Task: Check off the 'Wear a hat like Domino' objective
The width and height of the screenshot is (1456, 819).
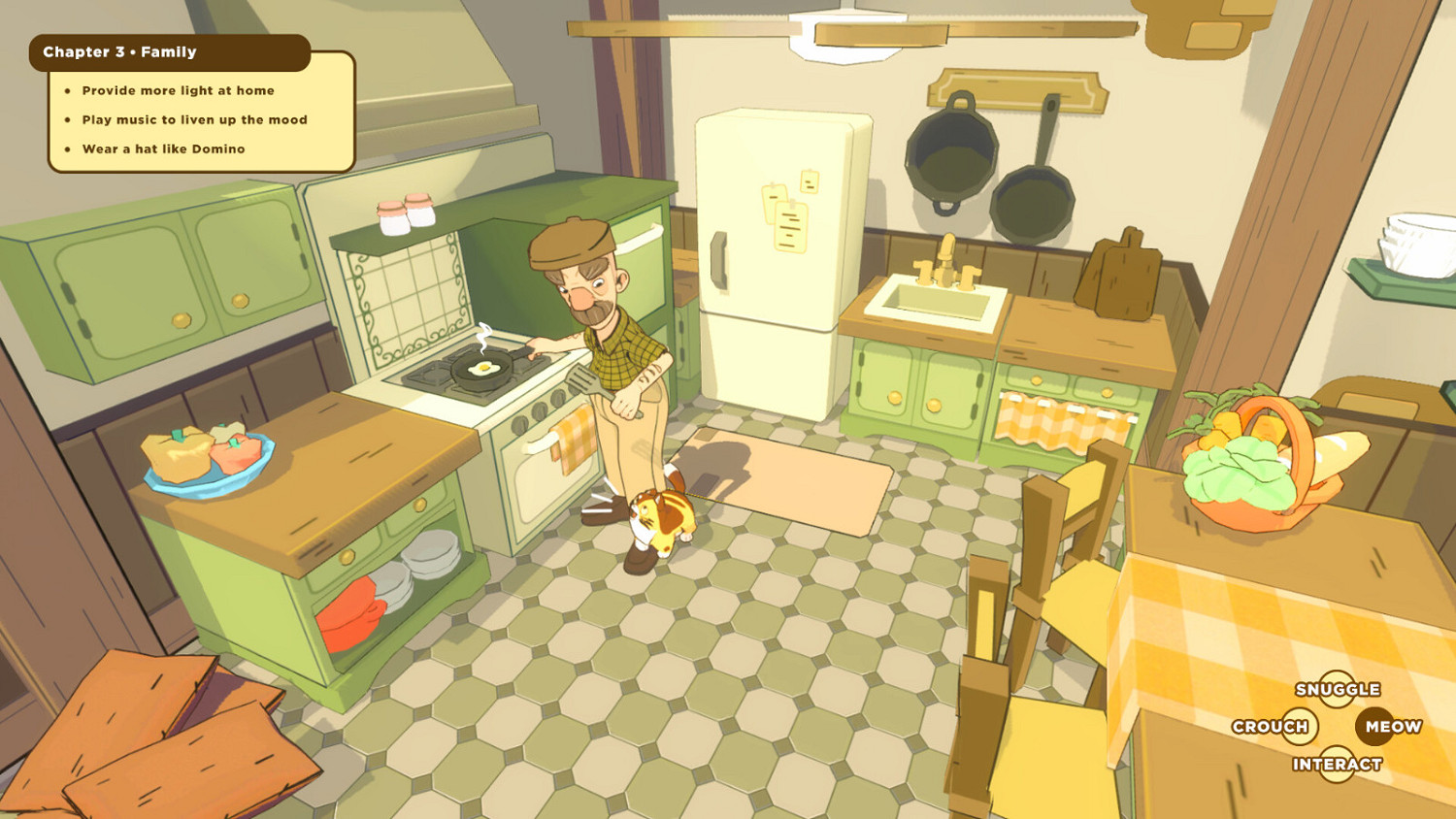Action: point(162,148)
